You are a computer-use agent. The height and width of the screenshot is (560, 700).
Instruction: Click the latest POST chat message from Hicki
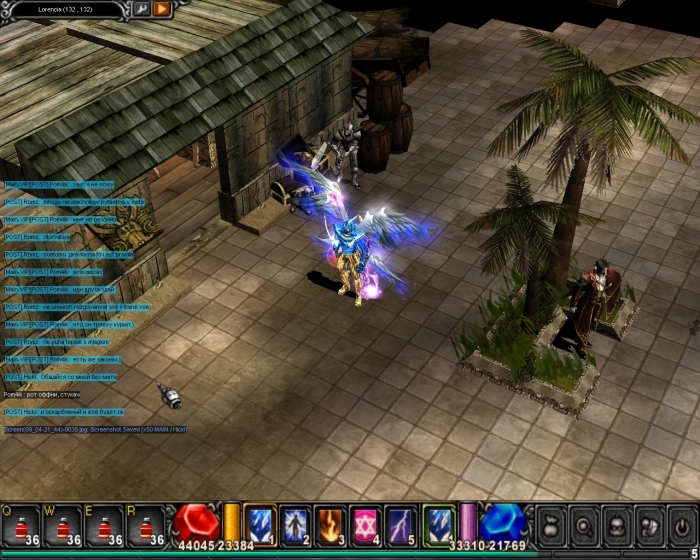[64, 412]
